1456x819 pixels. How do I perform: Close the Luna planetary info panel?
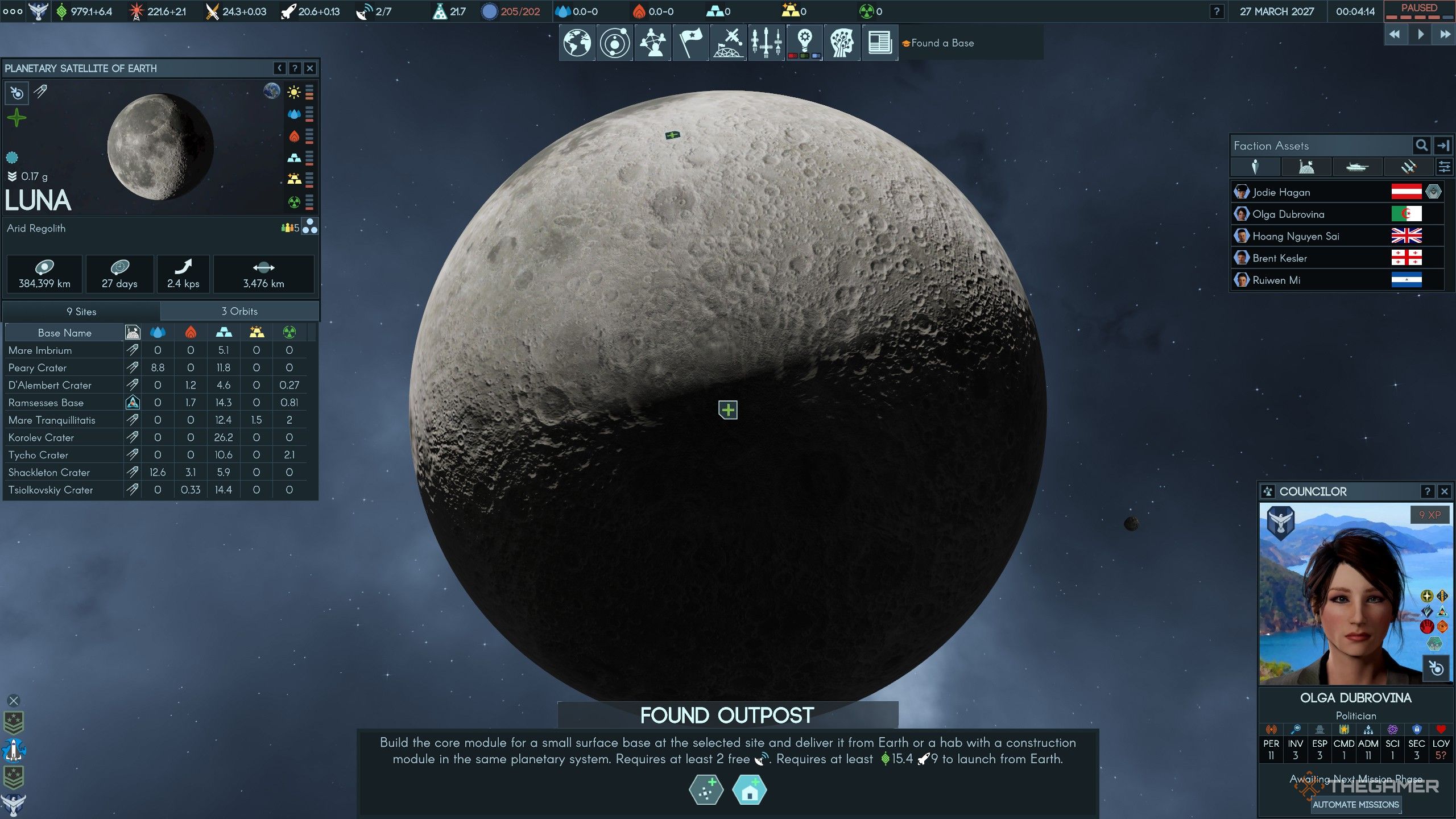(309, 68)
